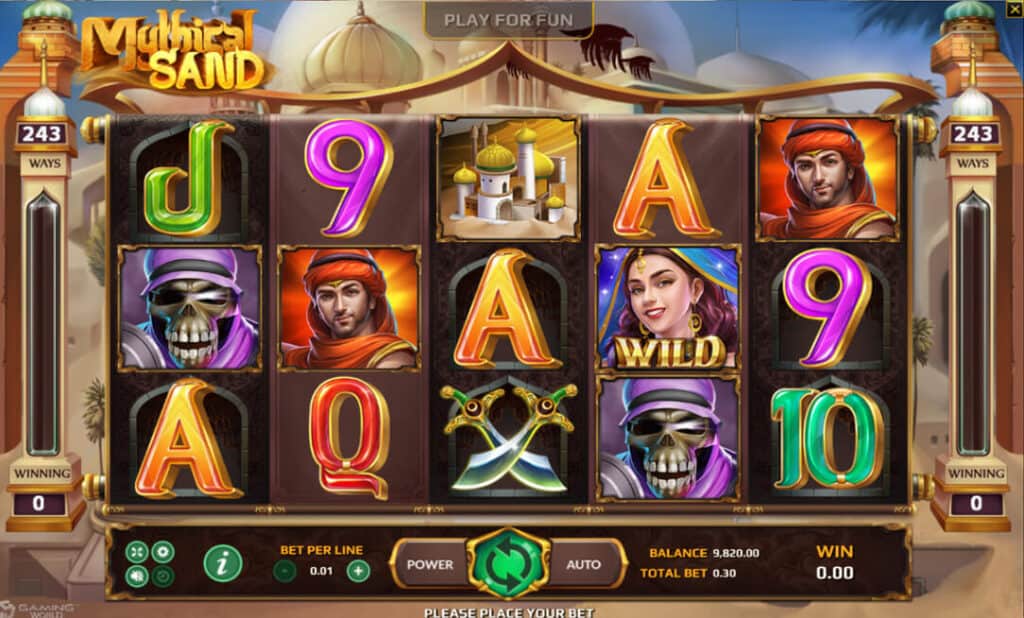Click the PLAY FOR FUN banner
1024x618 pixels.
(508, 20)
